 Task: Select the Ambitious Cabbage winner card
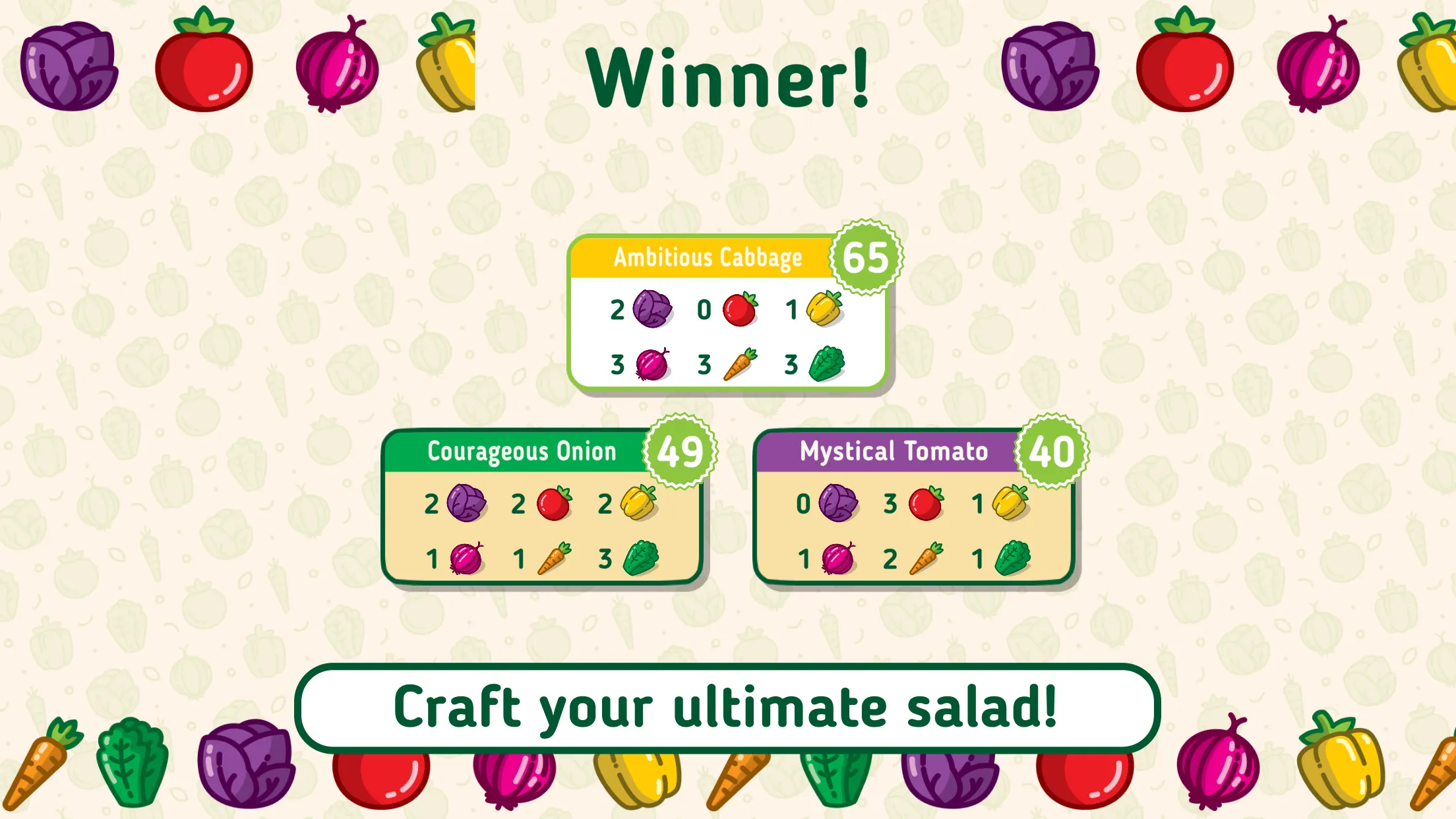727,313
